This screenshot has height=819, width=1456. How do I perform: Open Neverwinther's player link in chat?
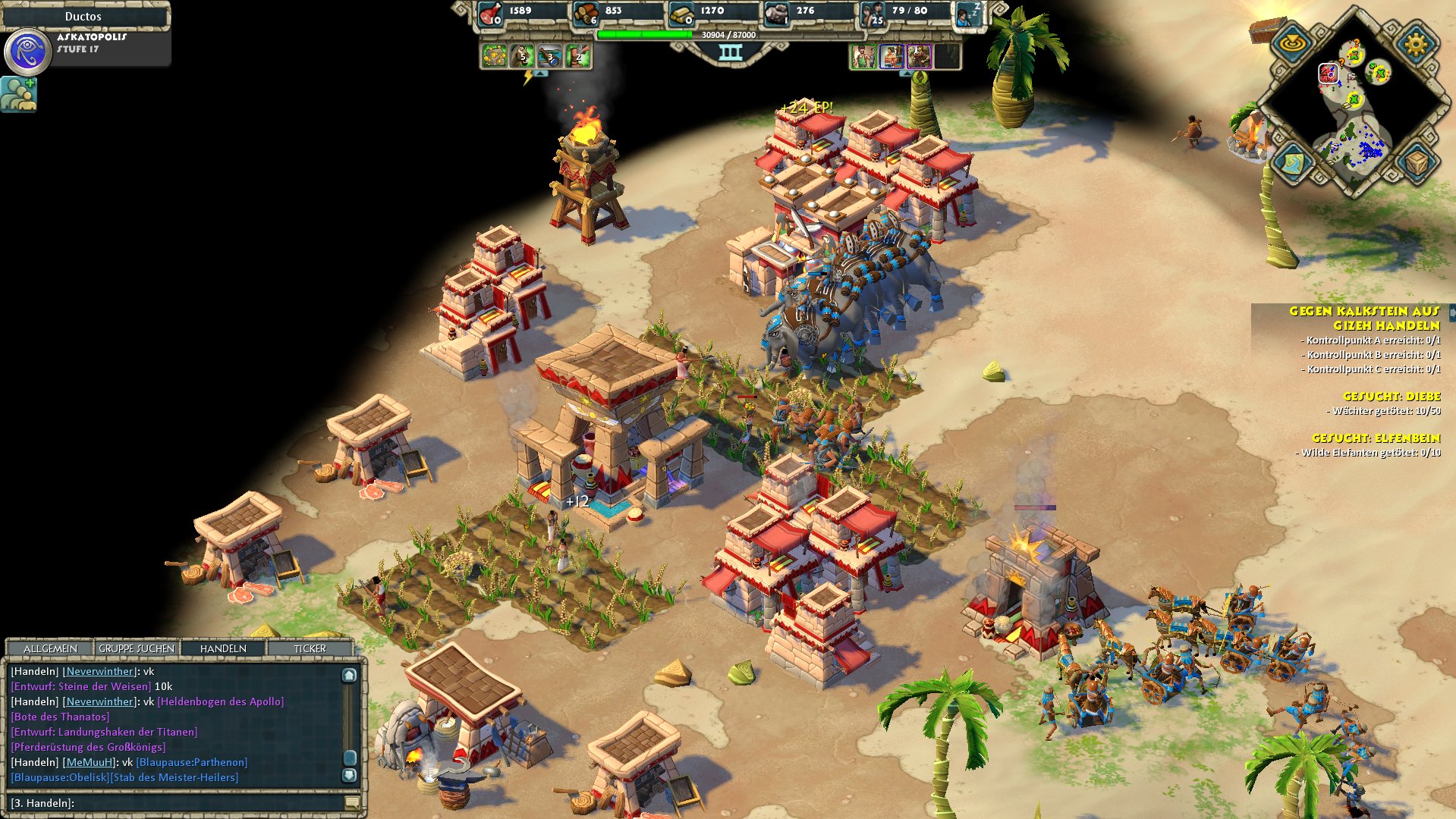pos(99,671)
